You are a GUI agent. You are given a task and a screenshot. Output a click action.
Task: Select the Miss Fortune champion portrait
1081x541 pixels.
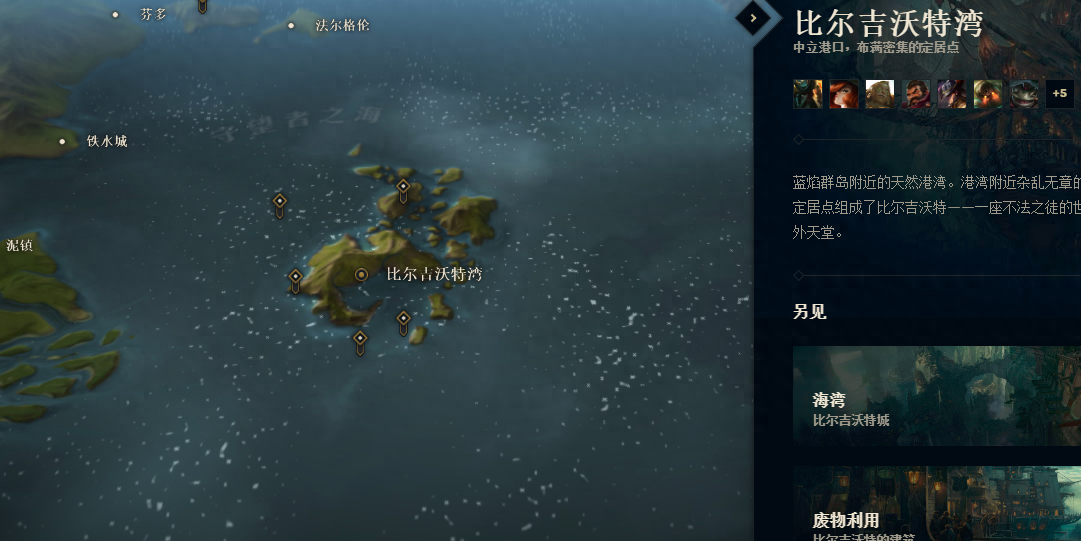click(844, 94)
